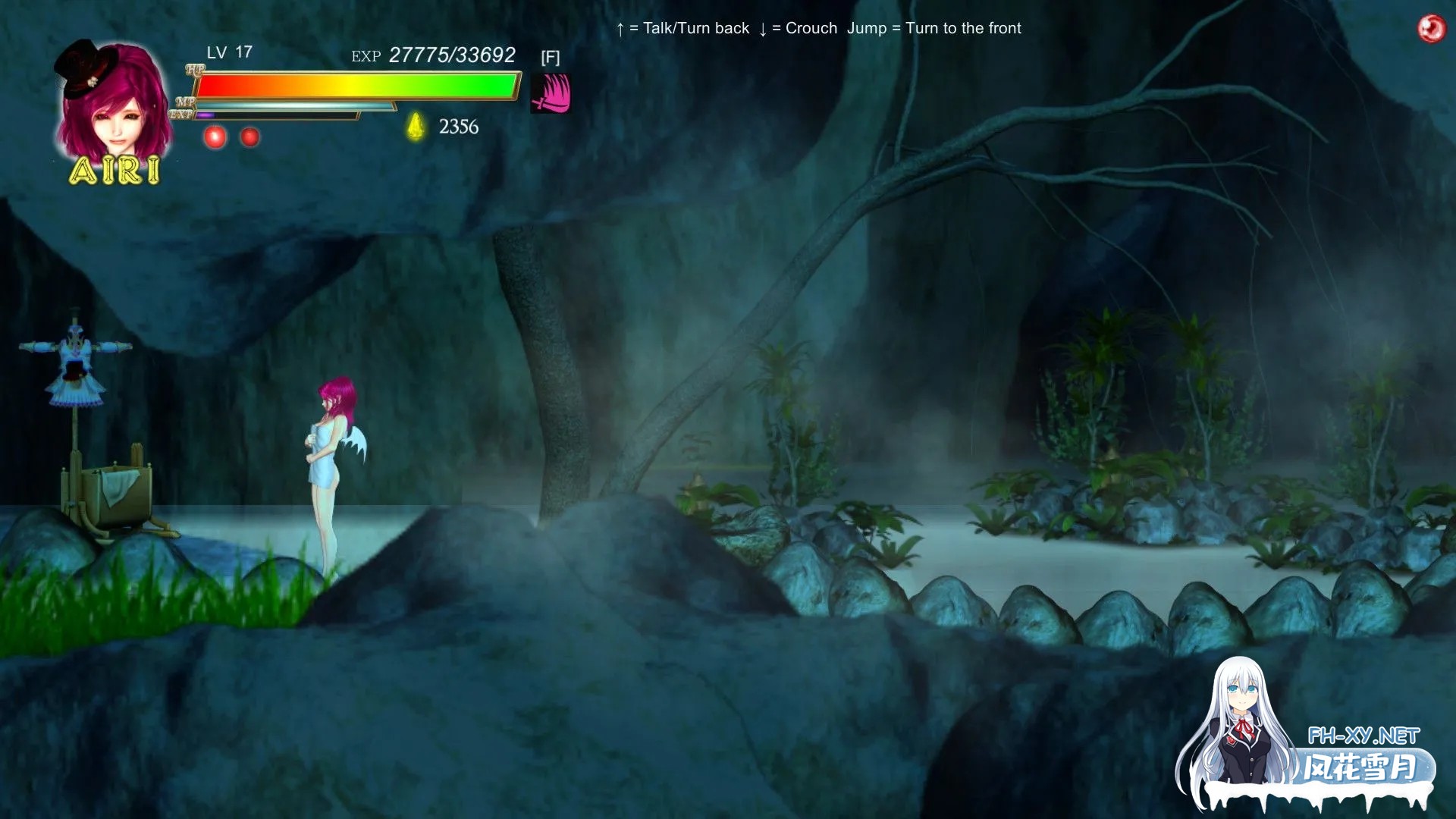
Task: Activate the pink wing skill icon
Action: click(551, 94)
